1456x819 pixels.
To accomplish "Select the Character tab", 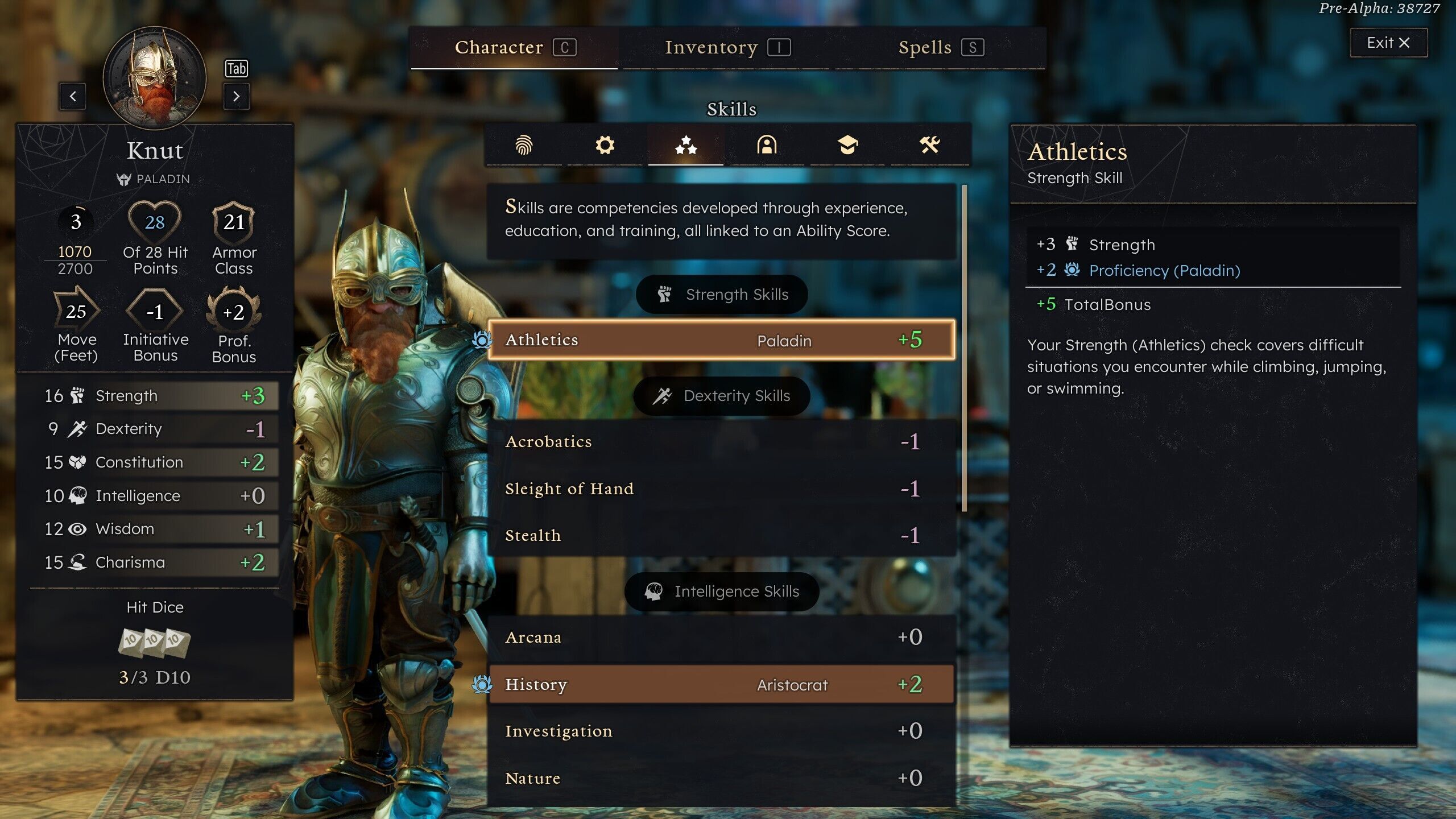I will coord(514,48).
